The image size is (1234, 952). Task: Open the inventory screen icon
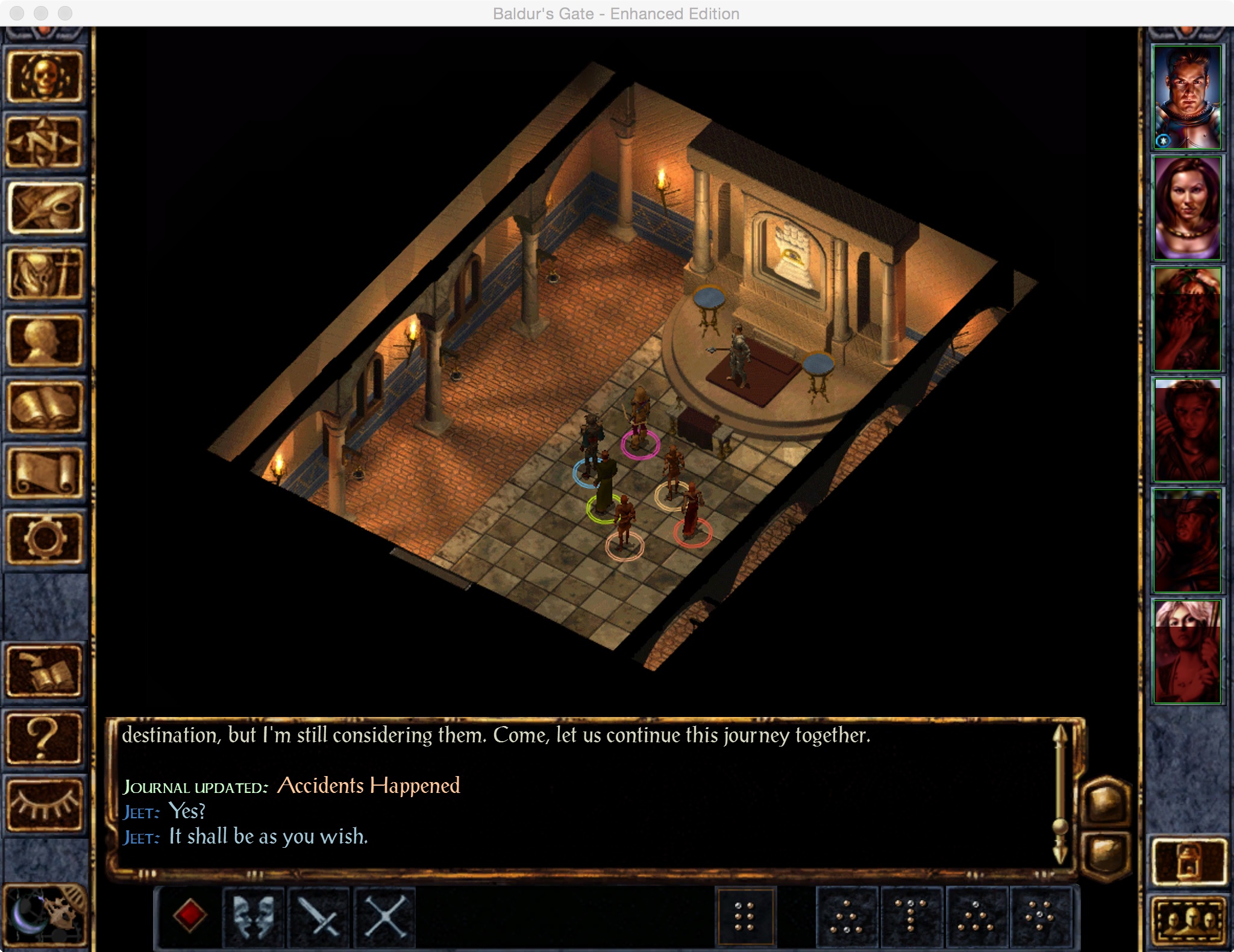tap(44, 275)
